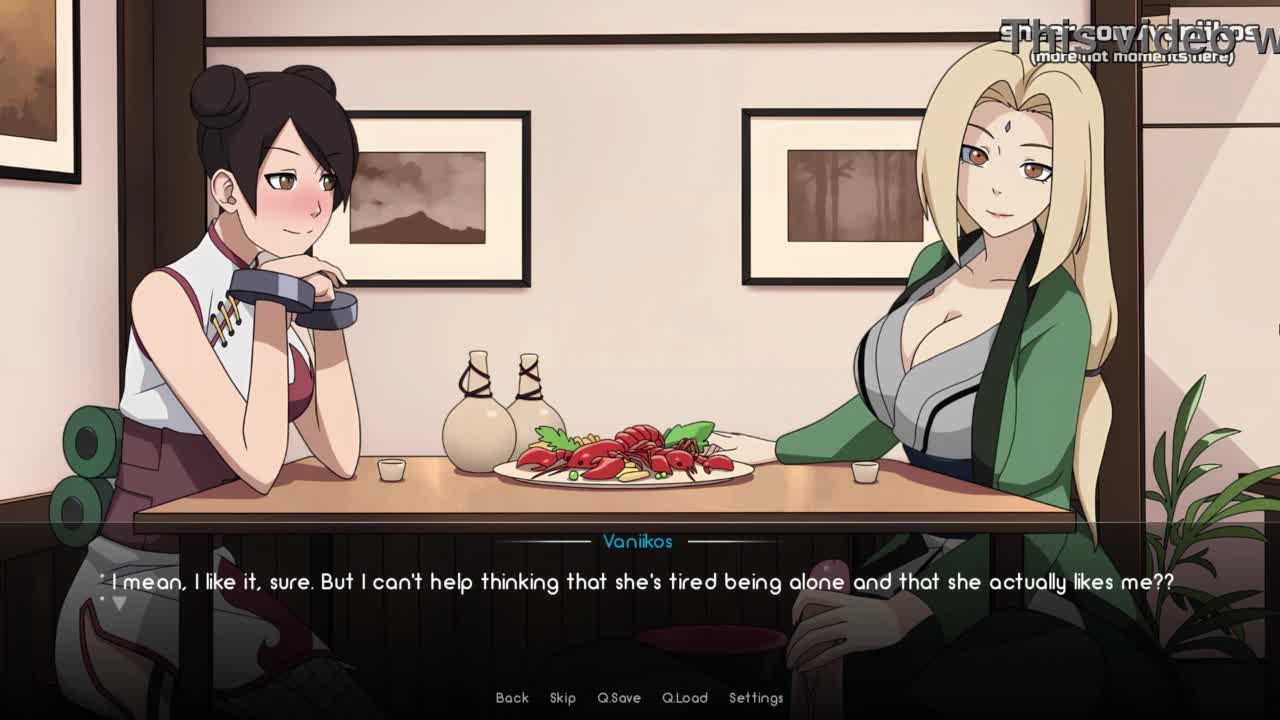Screen dimensions: 1280x720
Task: Open the Settings menu
Action: [756, 698]
